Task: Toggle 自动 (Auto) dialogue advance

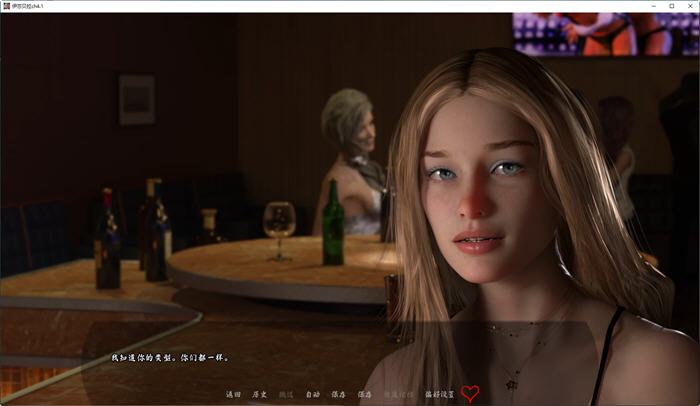Action: pos(312,394)
